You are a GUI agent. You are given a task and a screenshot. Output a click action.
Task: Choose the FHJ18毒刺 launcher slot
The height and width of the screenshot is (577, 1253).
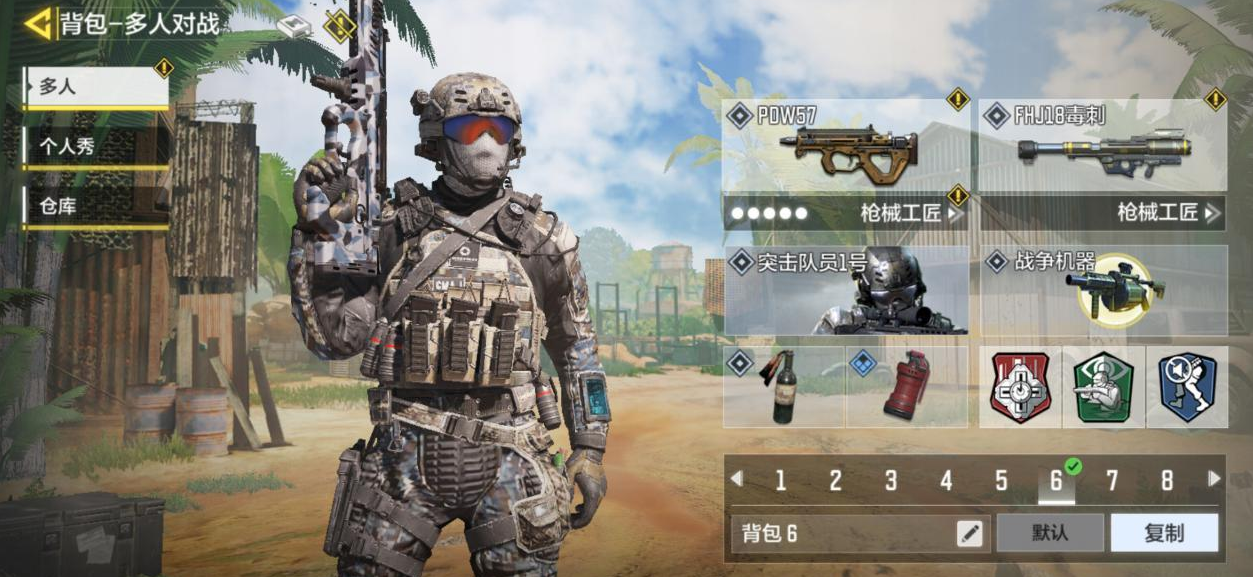[1102, 145]
